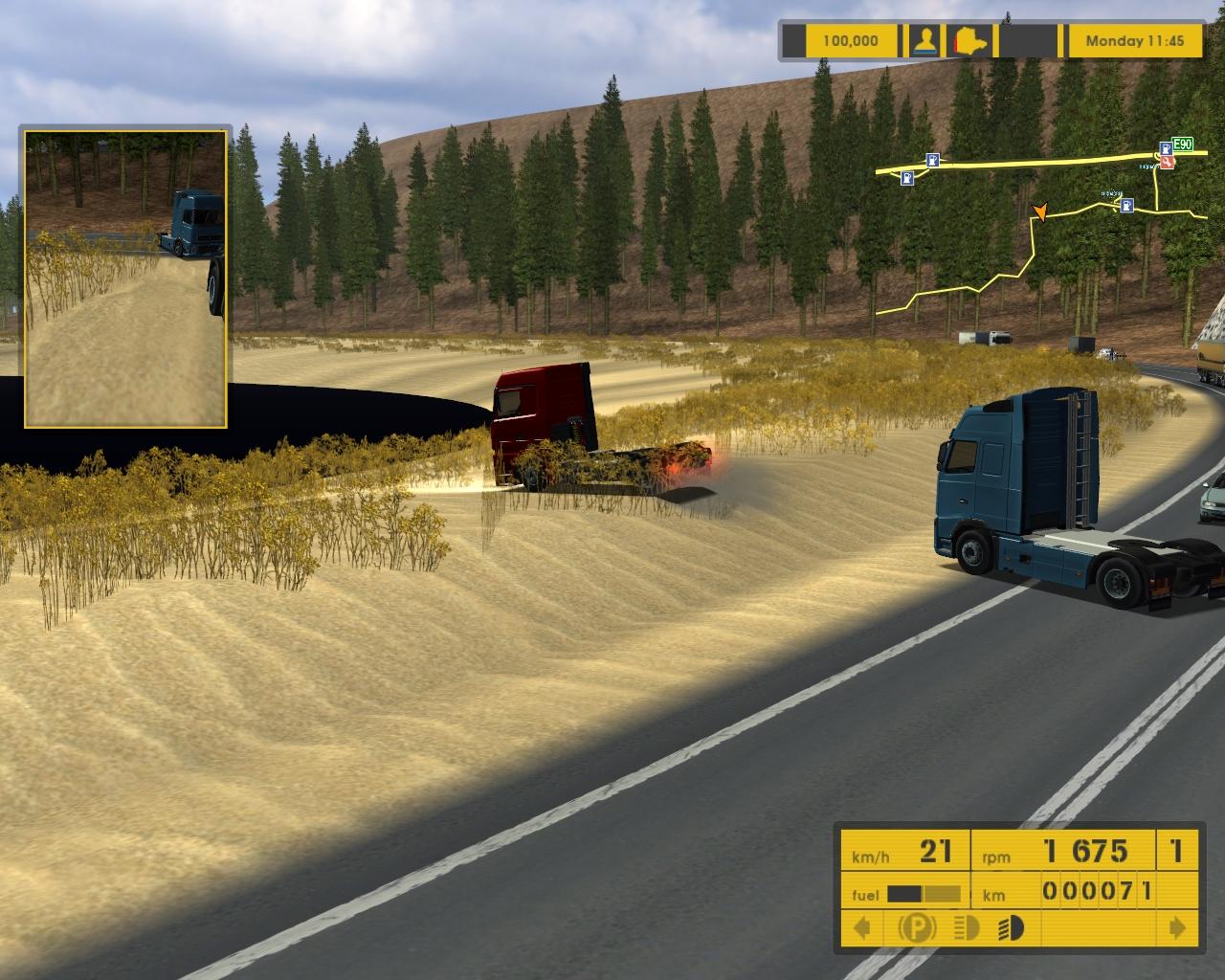Viewport: 1225px width, 980px height.
Task: Select the green E90 road sign marker
Action: (x=1183, y=145)
